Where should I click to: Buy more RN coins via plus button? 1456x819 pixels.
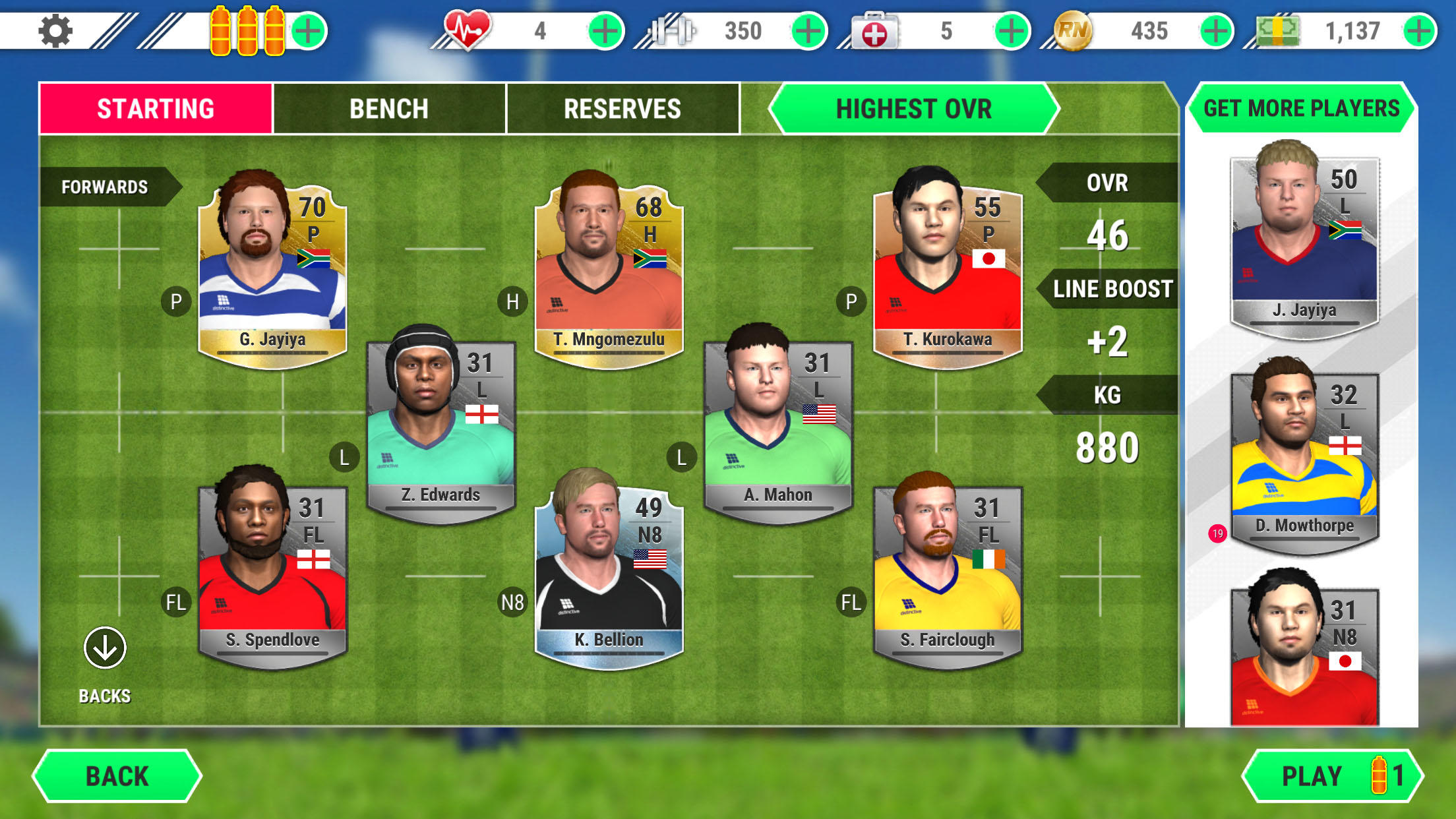1217,29
